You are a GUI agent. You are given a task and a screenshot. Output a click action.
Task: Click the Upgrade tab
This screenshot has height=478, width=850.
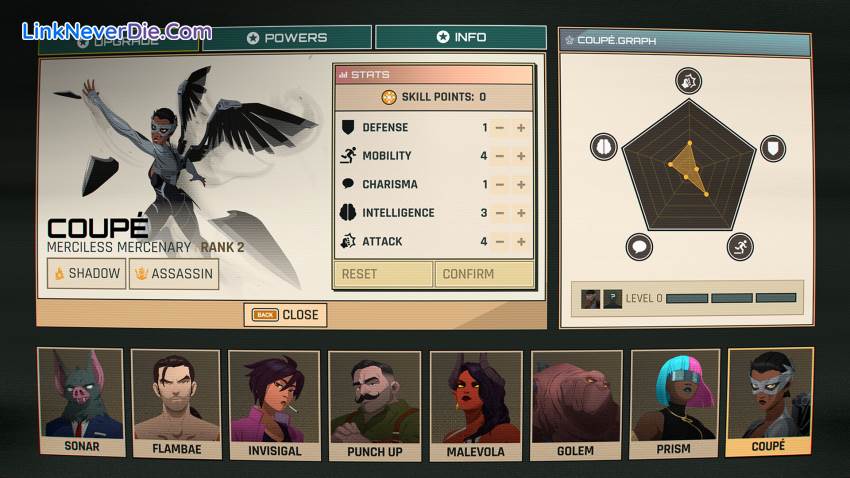tap(118, 40)
